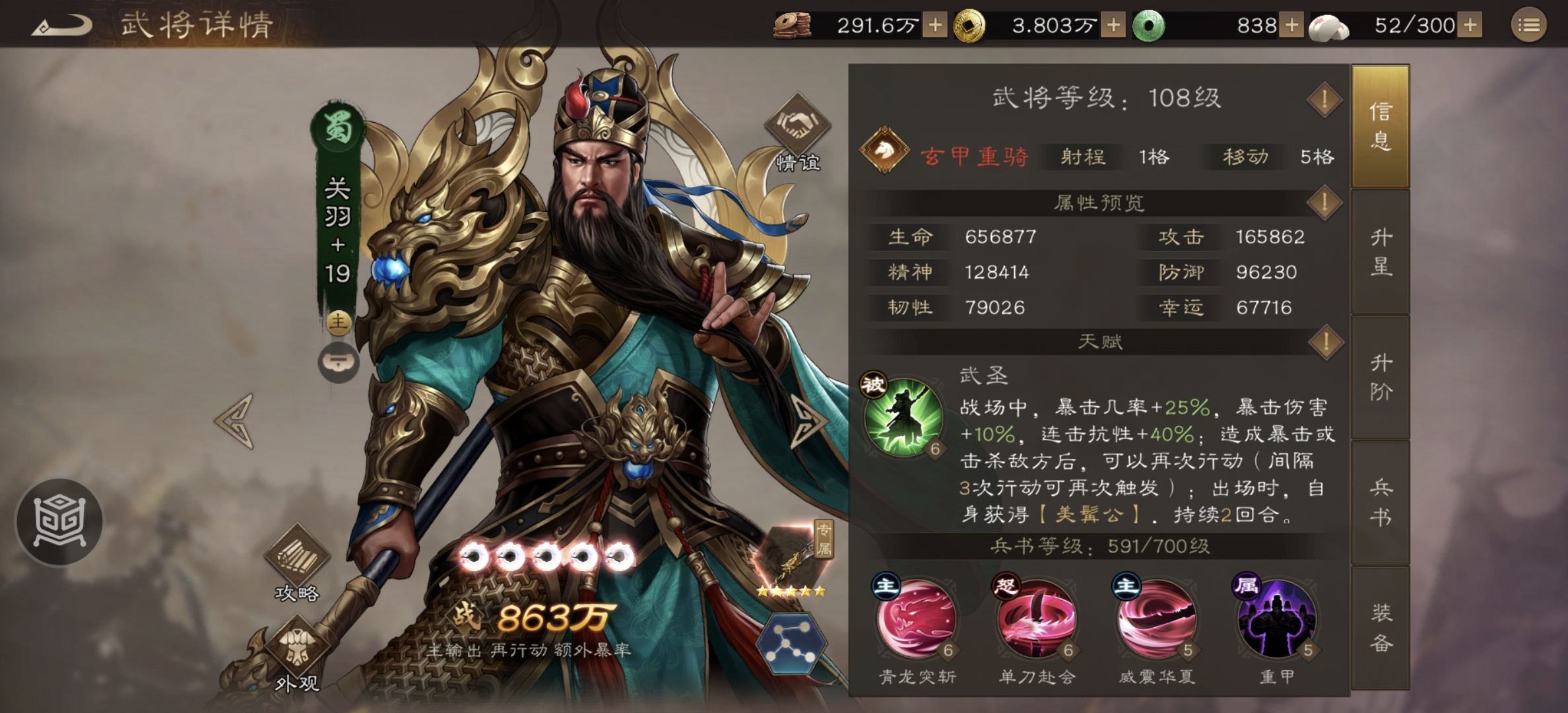
Task: Open the 攻略 strategy guide
Action: coord(296,549)
